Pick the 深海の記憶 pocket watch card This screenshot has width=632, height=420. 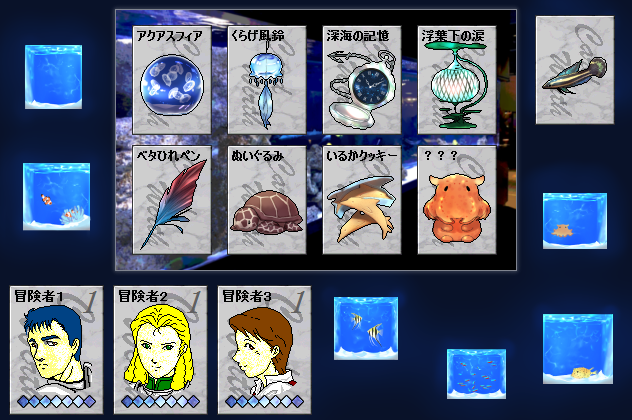tap(361, 81)
